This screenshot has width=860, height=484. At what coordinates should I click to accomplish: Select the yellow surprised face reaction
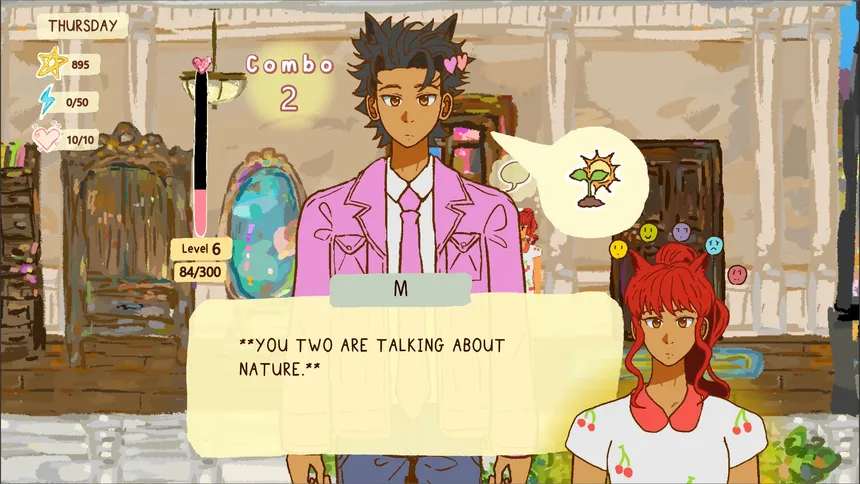point(619,249)
